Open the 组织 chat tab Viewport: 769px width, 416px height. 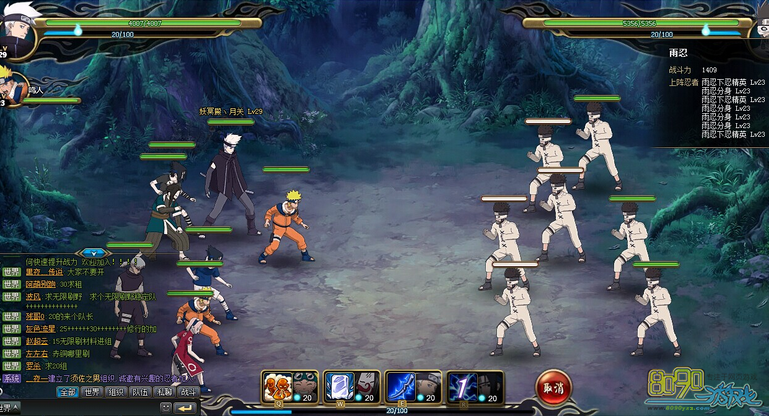tap(116, 392)
